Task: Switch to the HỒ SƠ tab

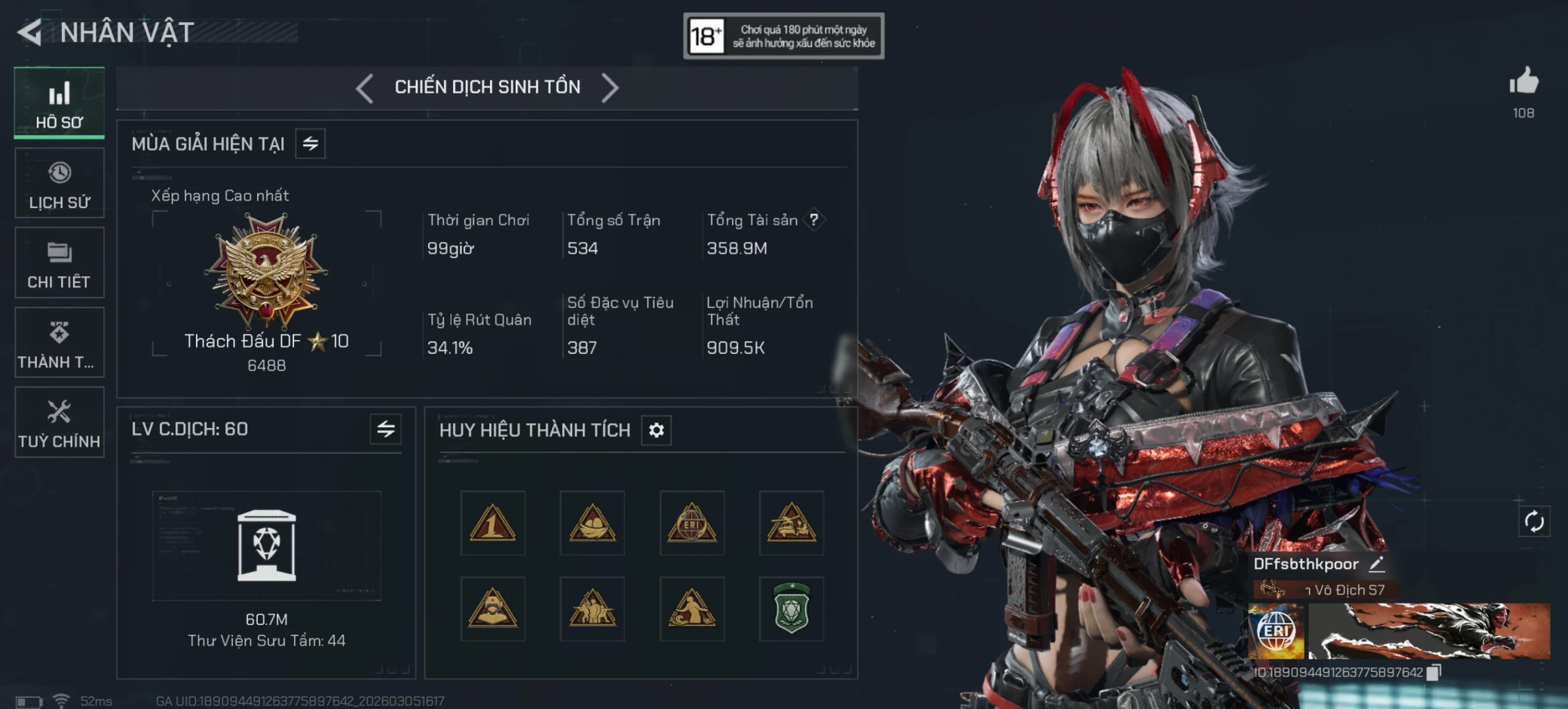Action: [59, 103]
